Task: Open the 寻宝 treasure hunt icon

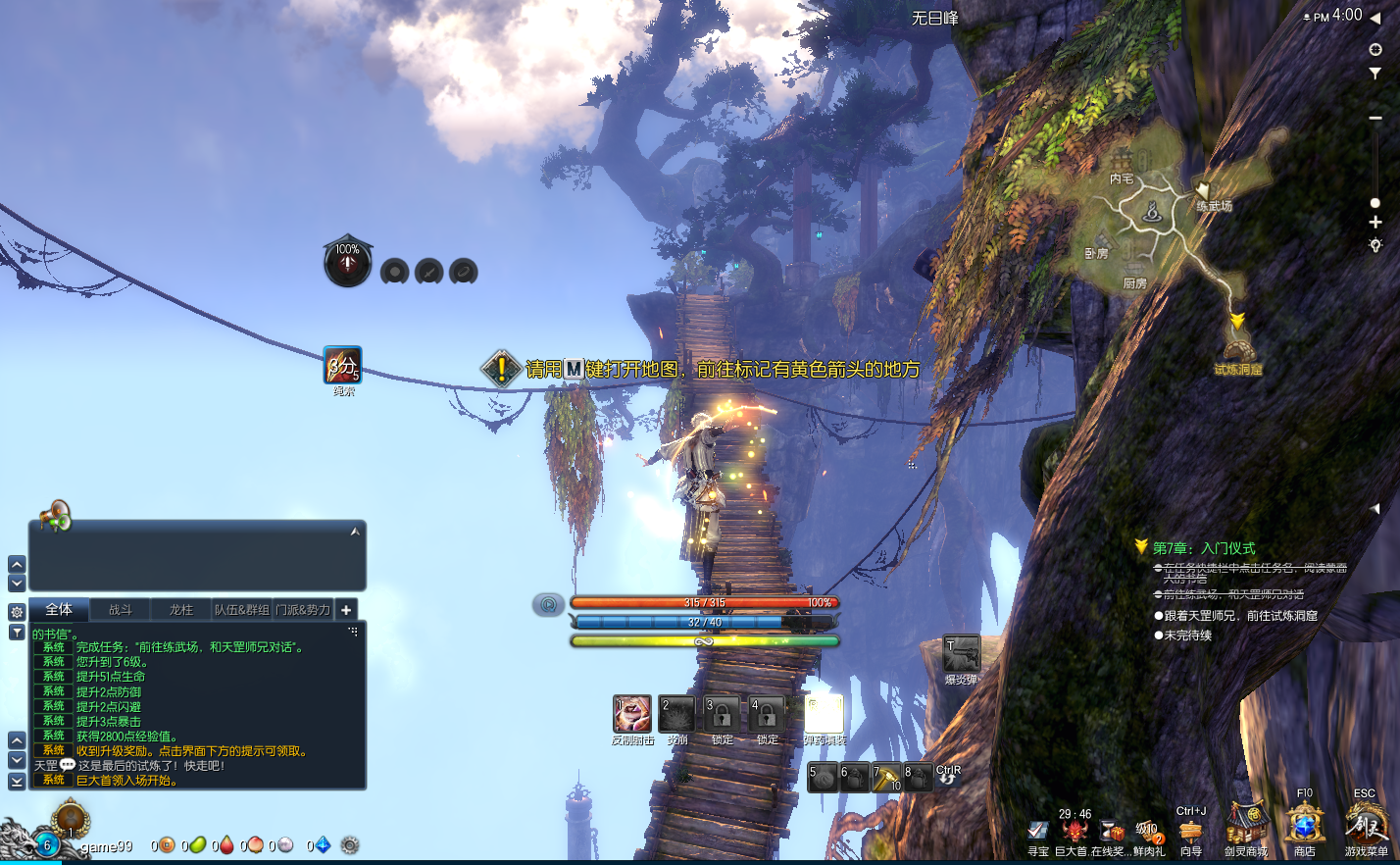Action: point(1038,833)
